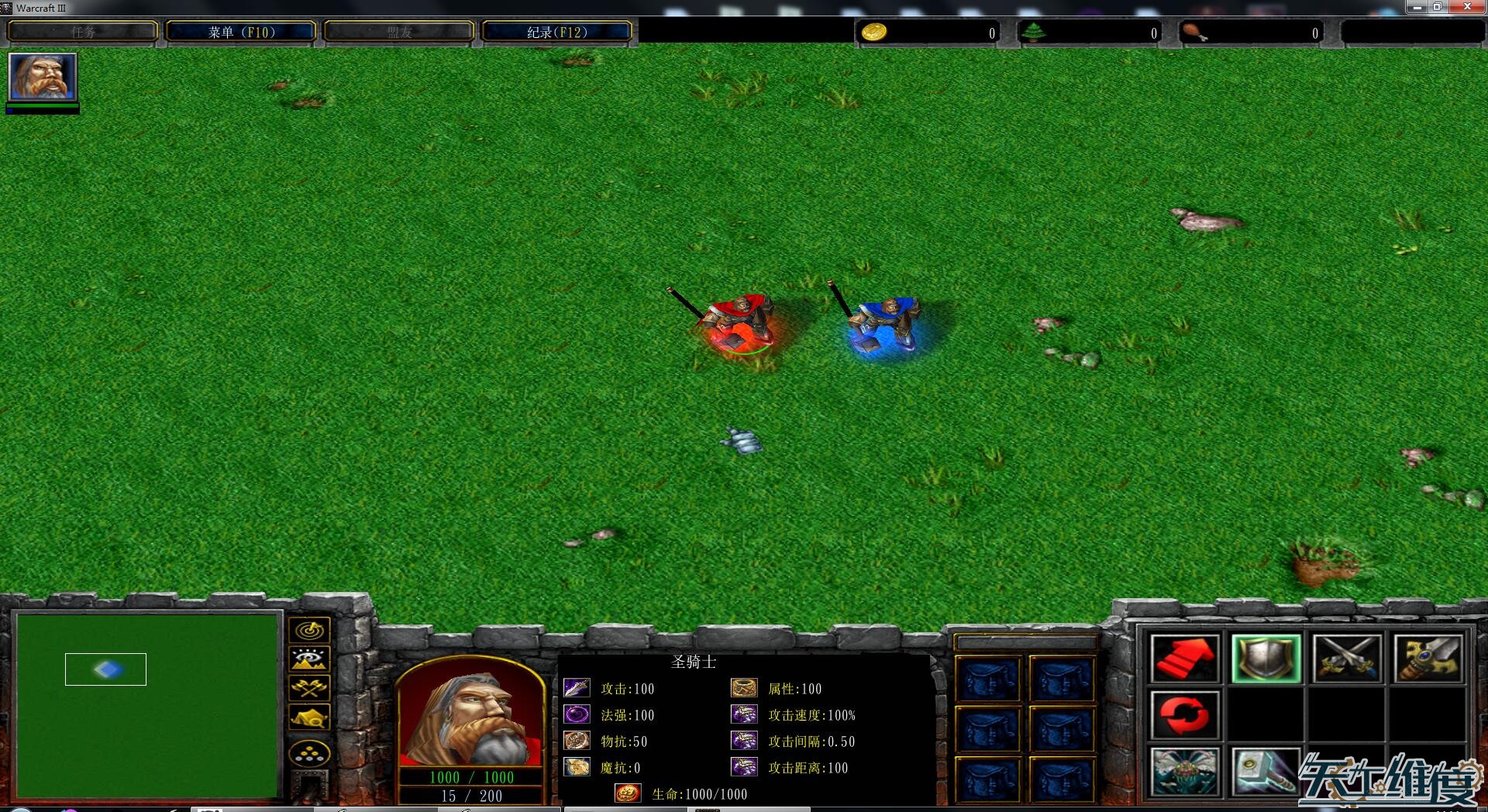The width and height of the screenshot is (1488, 812).
Task: Open the 菜单 (F10) game menu
Action: tap(241, 32)
